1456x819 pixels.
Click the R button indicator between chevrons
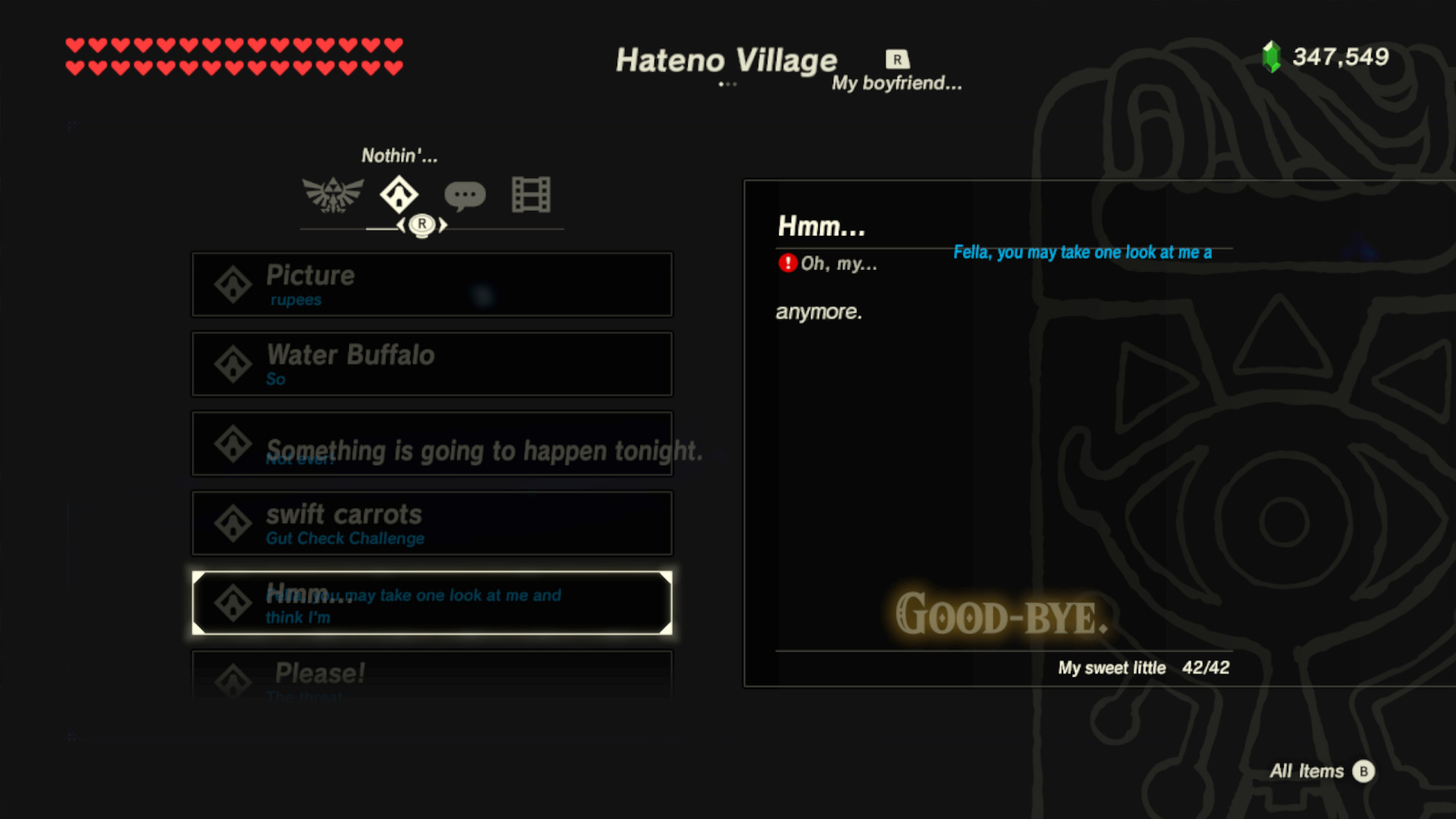[422, 225]
